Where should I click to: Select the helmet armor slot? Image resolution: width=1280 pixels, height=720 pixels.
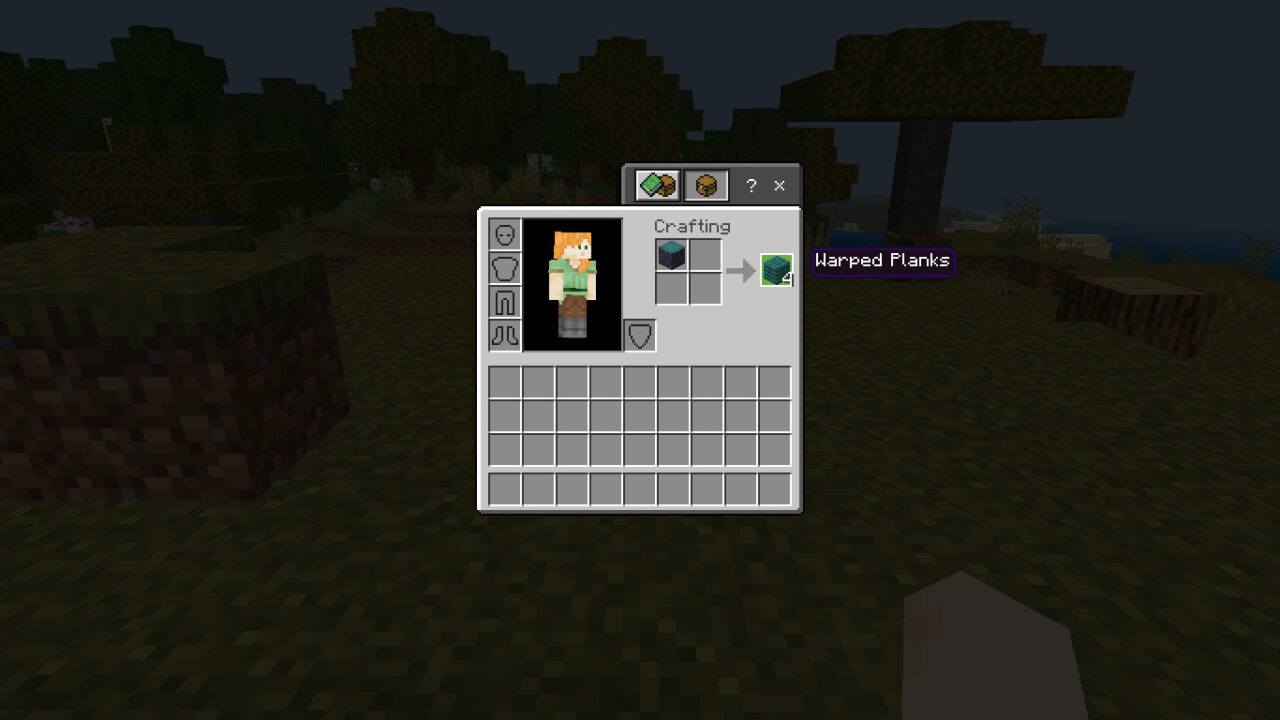click(x=507, y=233)
